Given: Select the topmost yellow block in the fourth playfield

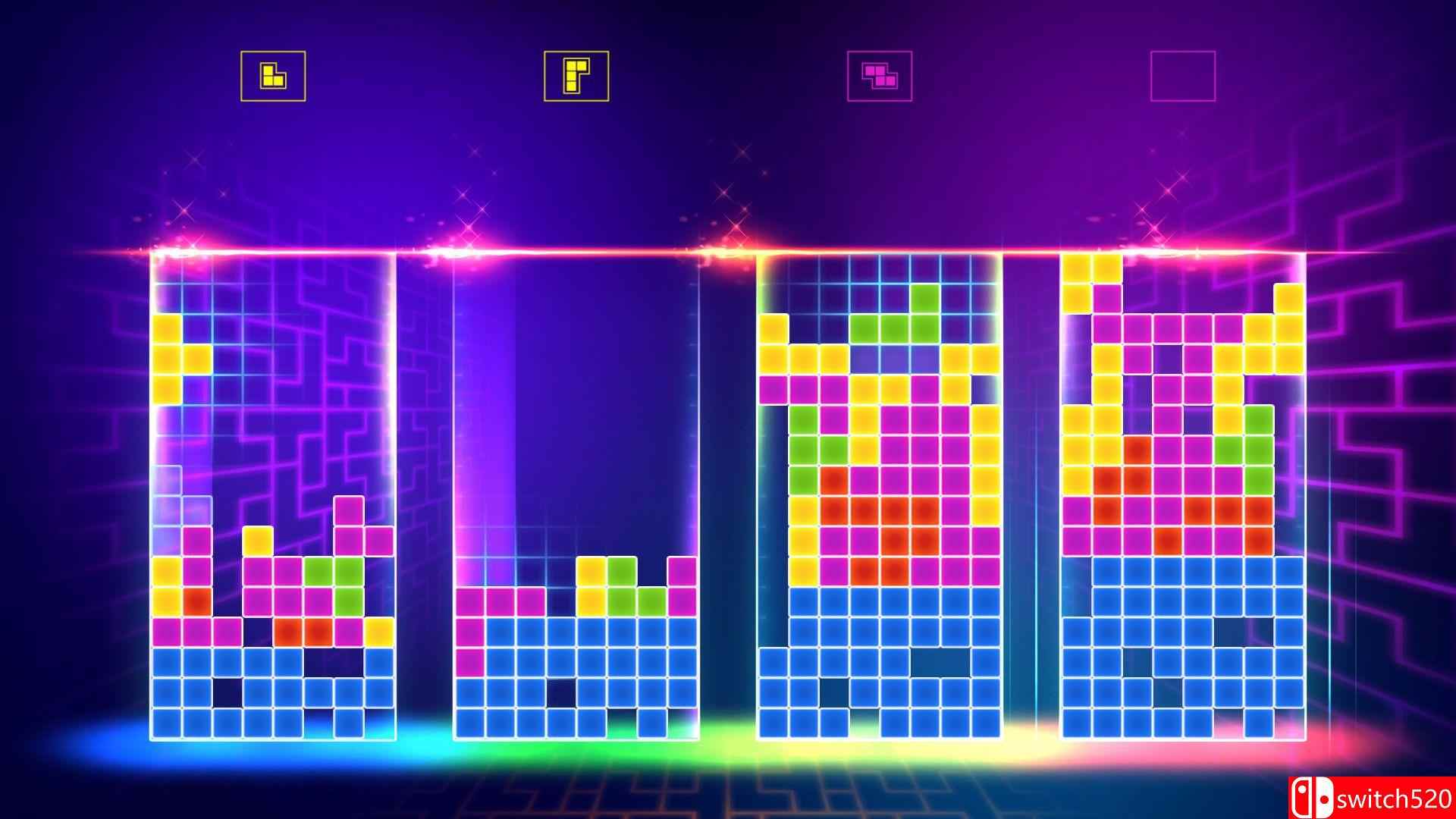Looking at the screenshot, I should pyautogui.click(x=1077, y=269).
